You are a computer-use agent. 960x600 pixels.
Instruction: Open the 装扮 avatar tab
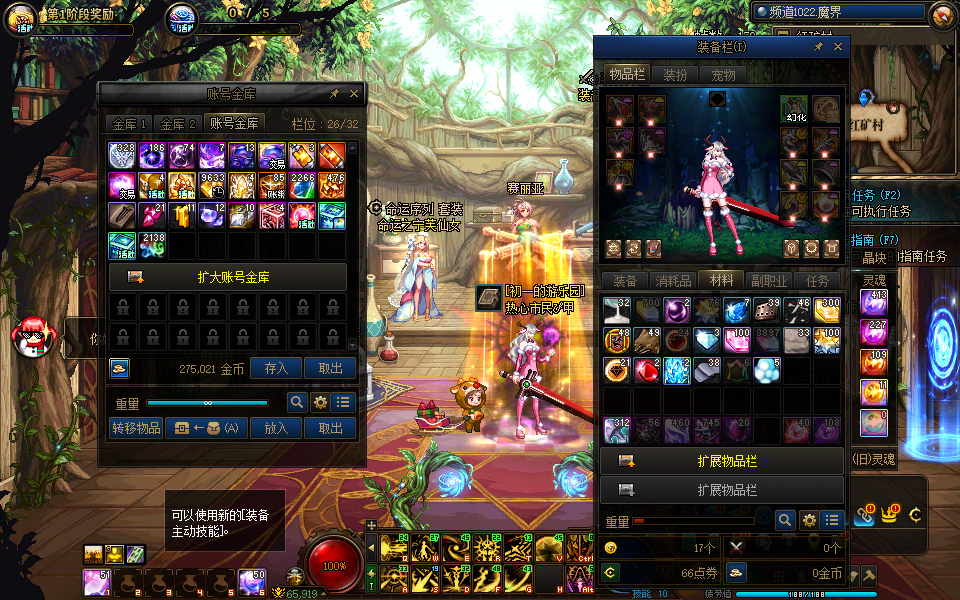point(675,75)
